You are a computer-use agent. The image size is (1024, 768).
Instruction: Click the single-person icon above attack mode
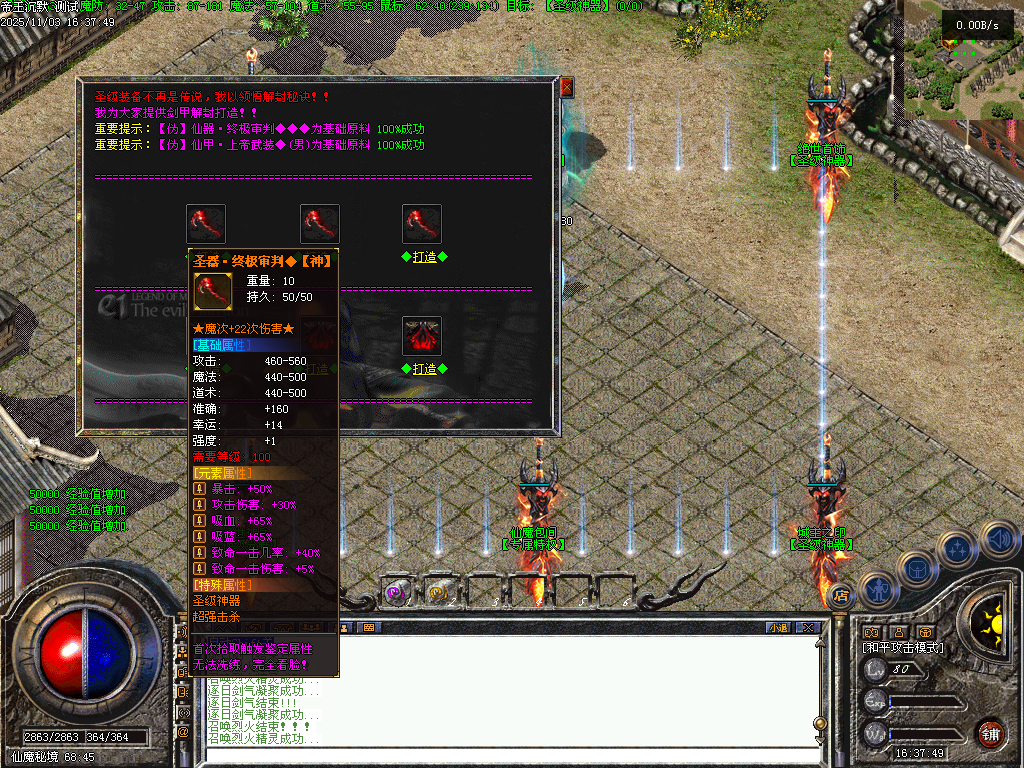[898, 632]
